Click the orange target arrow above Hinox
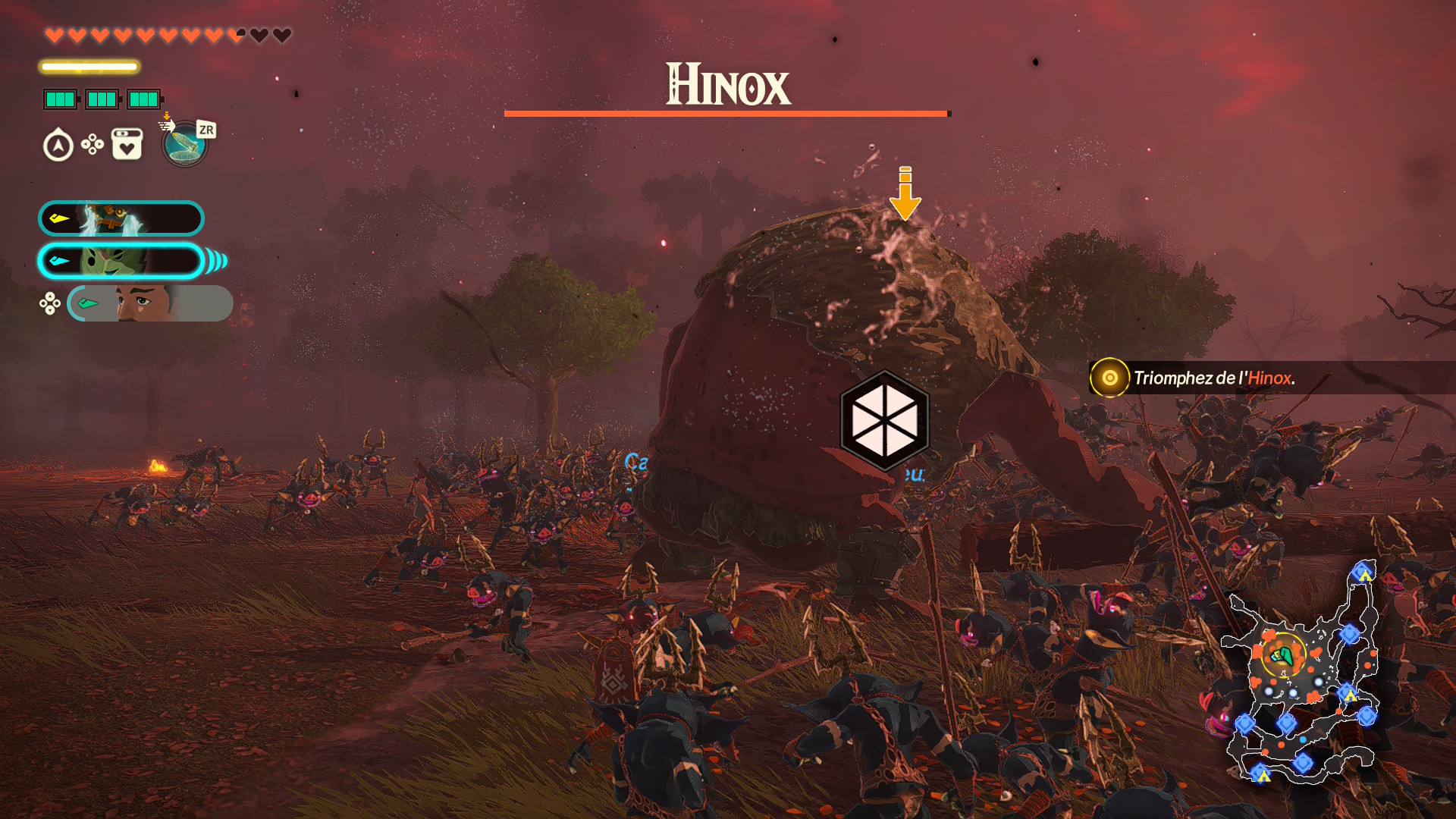The image size is (1456, 819). pyautogui.click(x=905, y=193)
